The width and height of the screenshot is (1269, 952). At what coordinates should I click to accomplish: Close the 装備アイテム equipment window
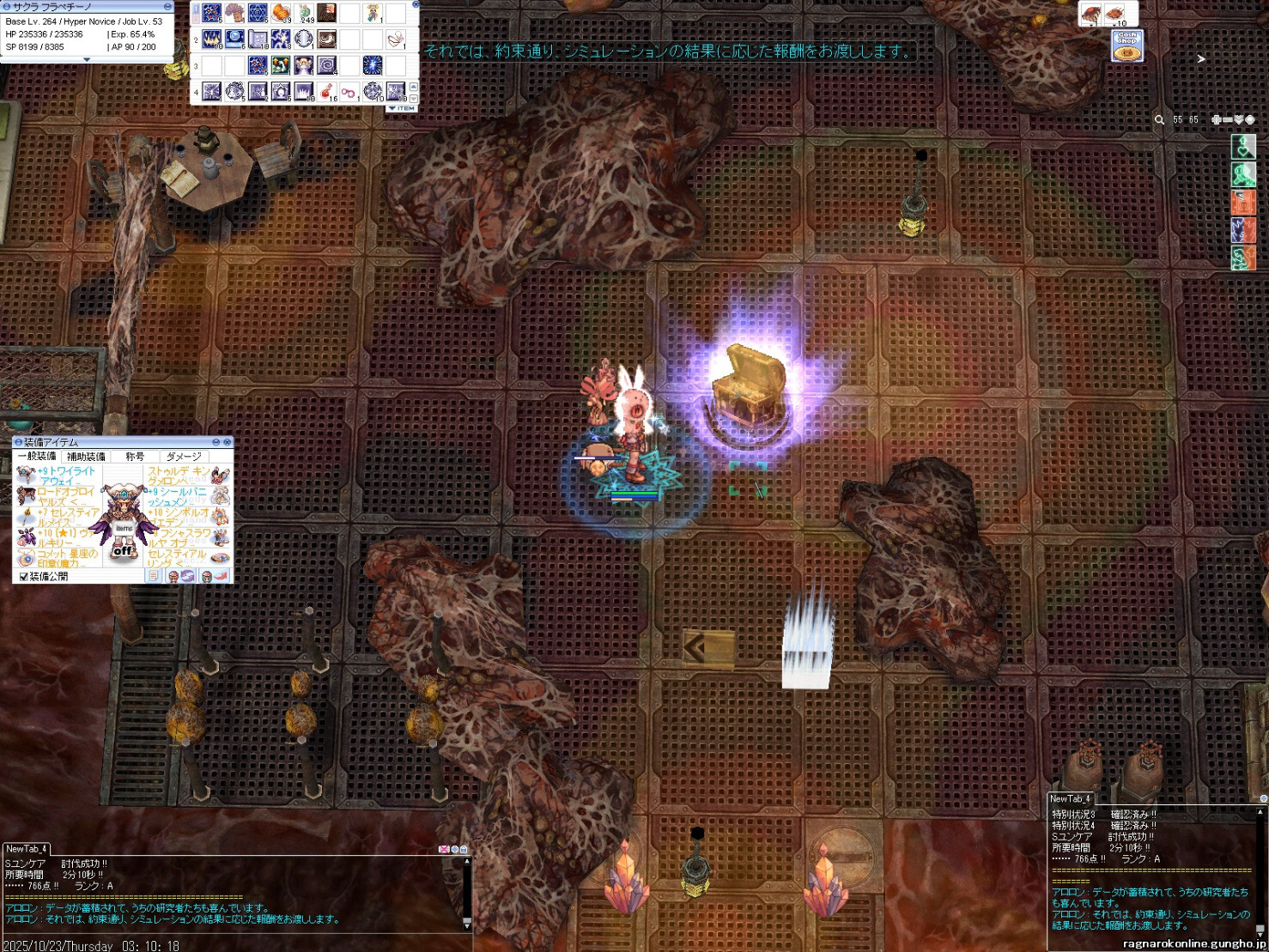click(x=228, y=442)
